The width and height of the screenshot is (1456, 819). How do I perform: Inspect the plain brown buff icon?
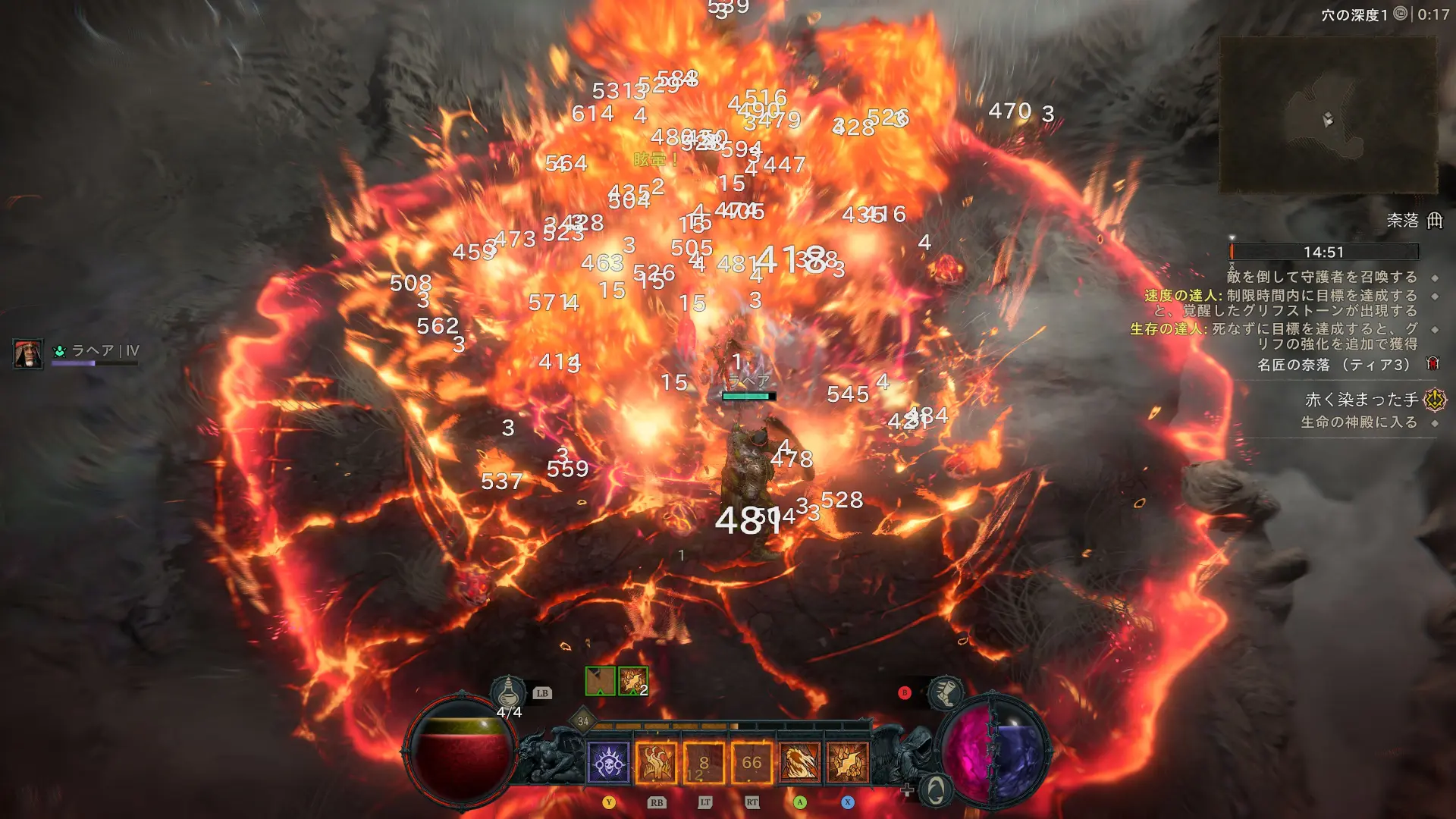tap(600, 681)
